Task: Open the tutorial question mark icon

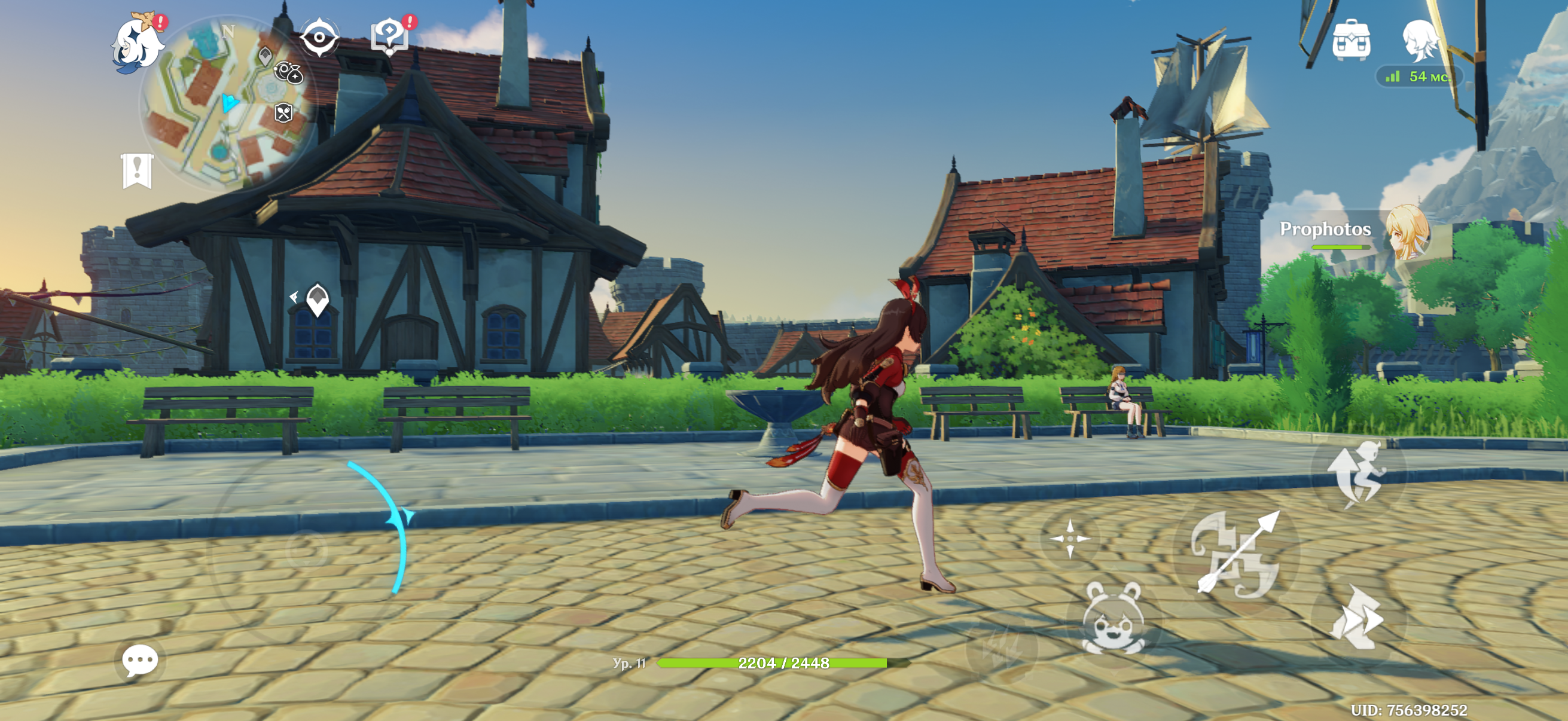Action: point(389,36)
